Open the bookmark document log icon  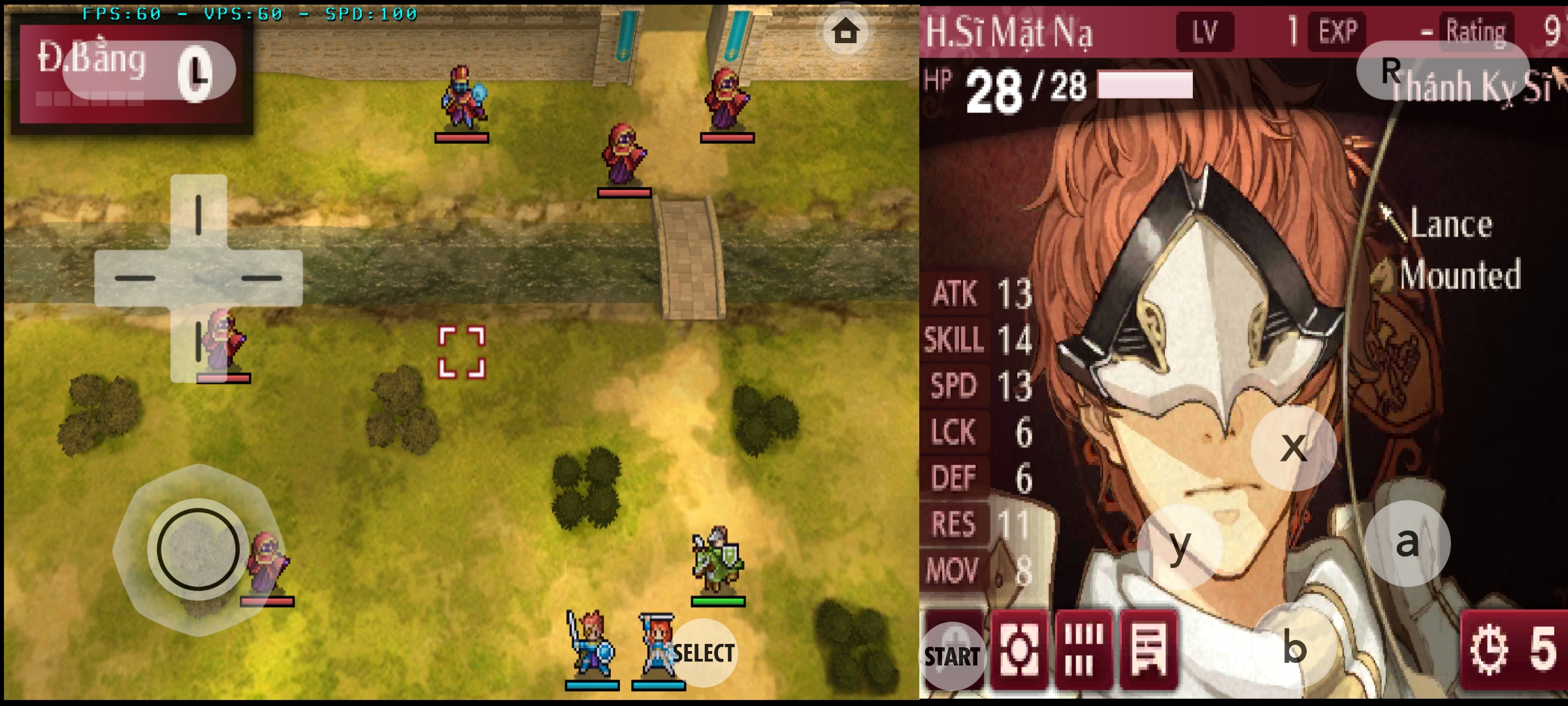click(x=1148, y=650)
